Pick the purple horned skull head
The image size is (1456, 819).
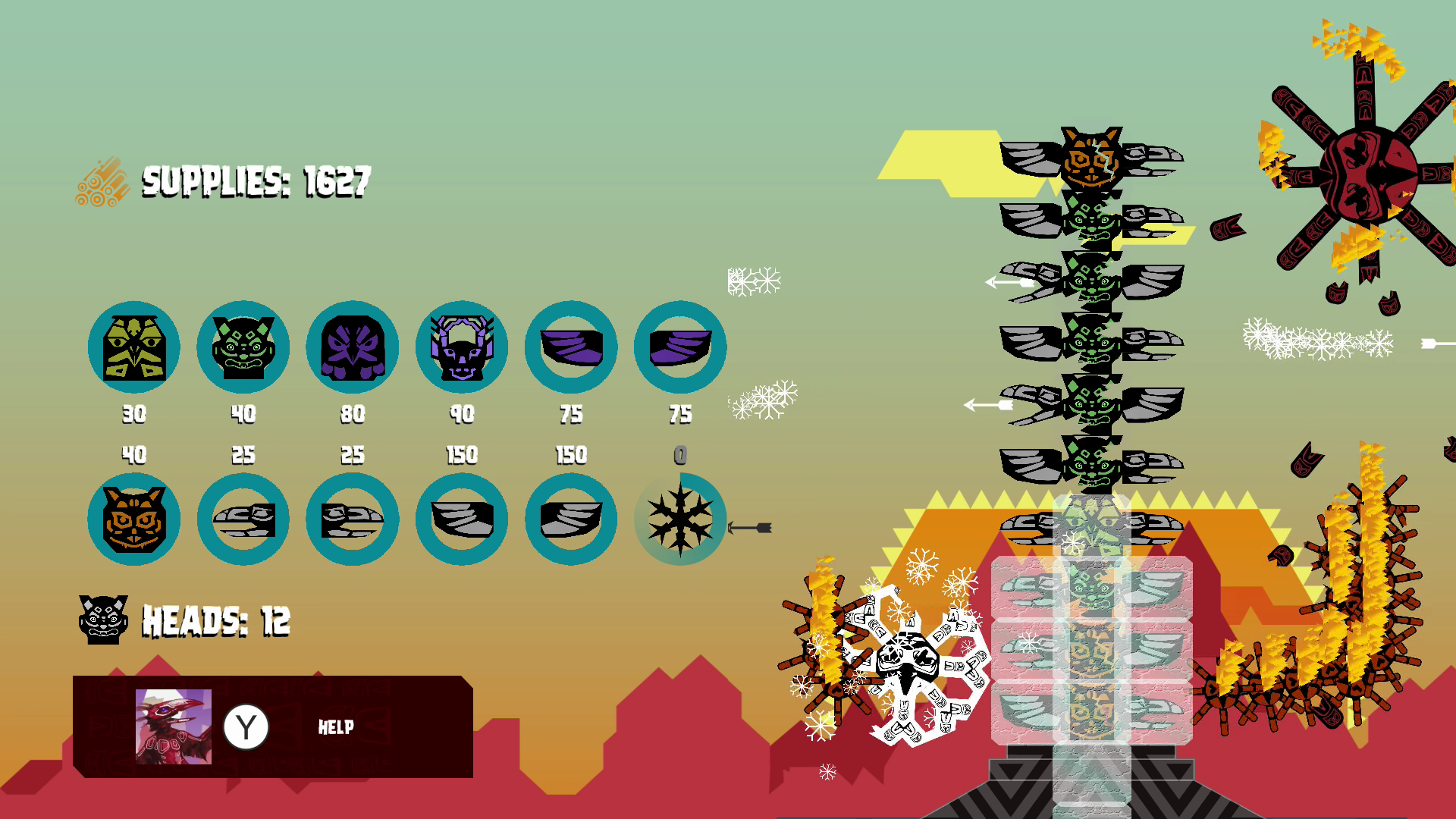click(462, 347)
